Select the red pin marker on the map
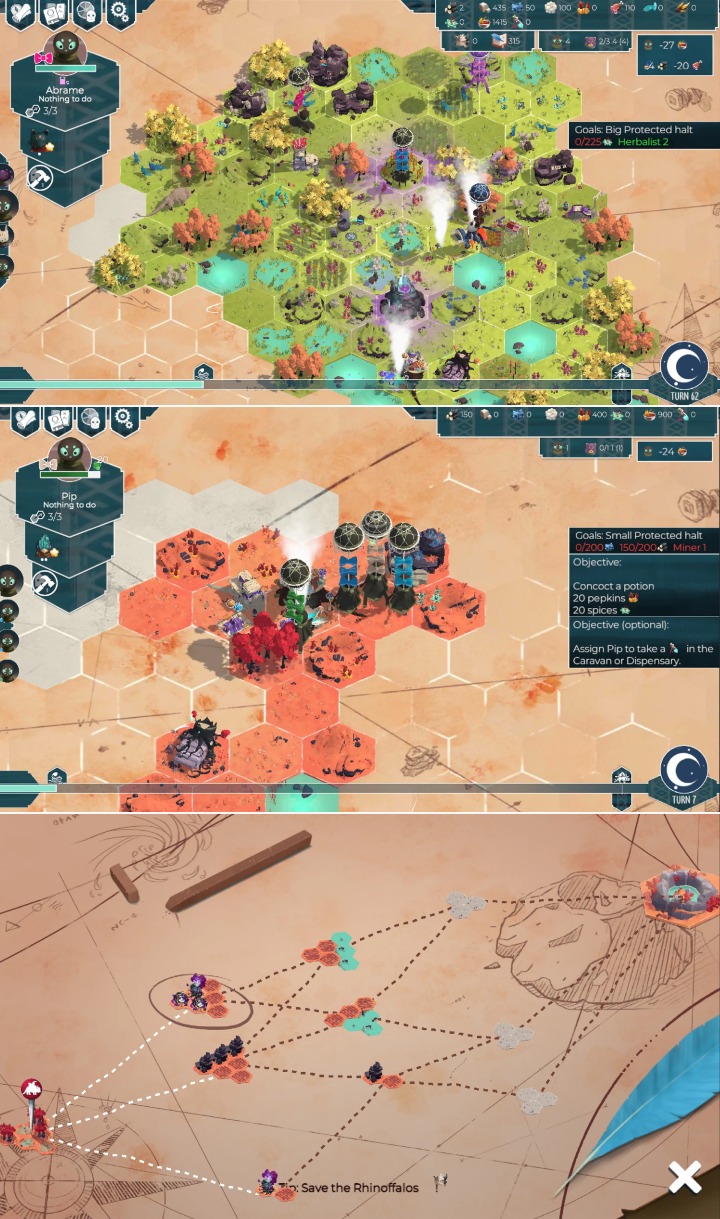This screenshot has height=1219, width=720. click(31, 1090)
